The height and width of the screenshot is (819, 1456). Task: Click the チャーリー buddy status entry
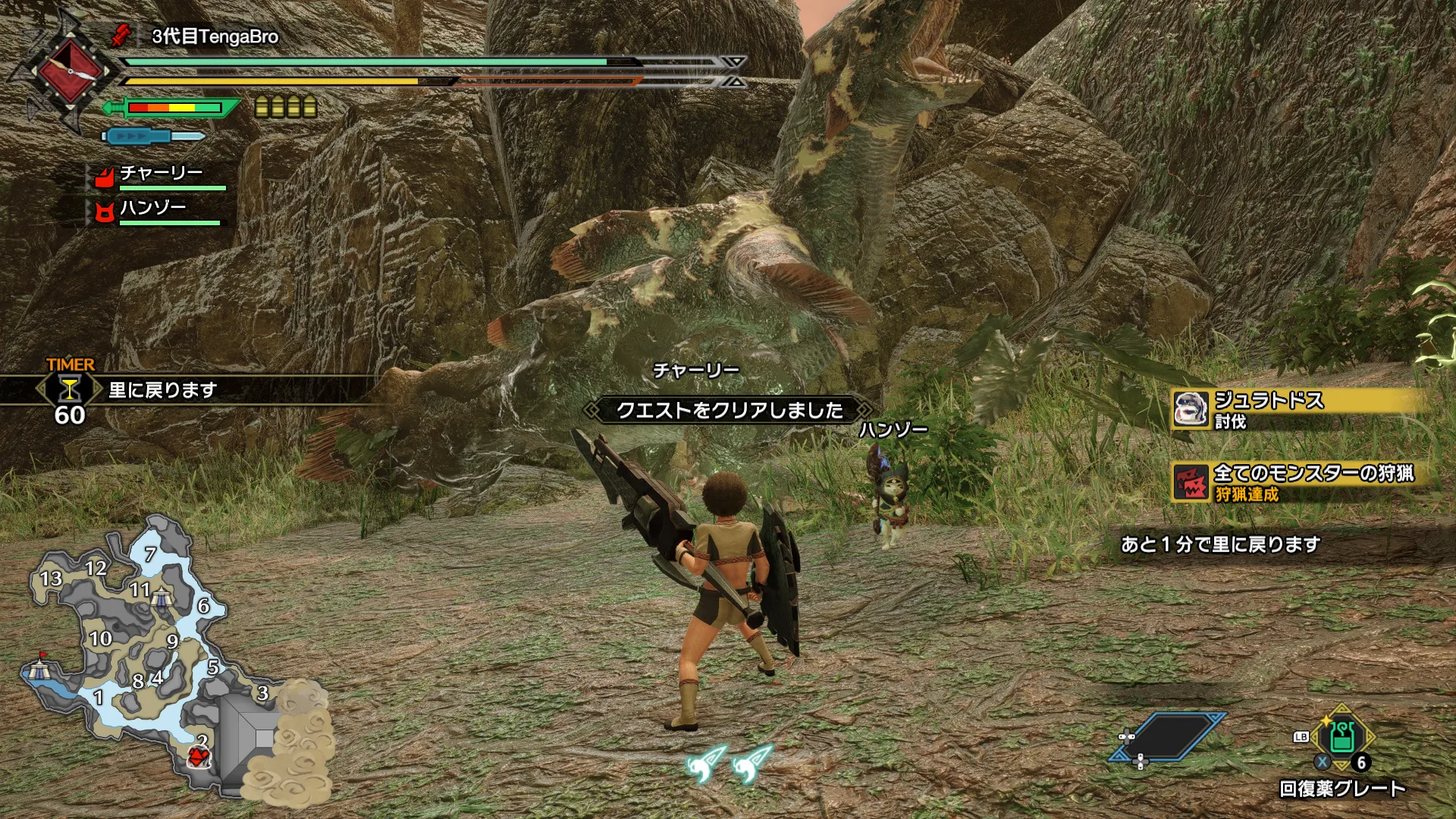[159, 177]
